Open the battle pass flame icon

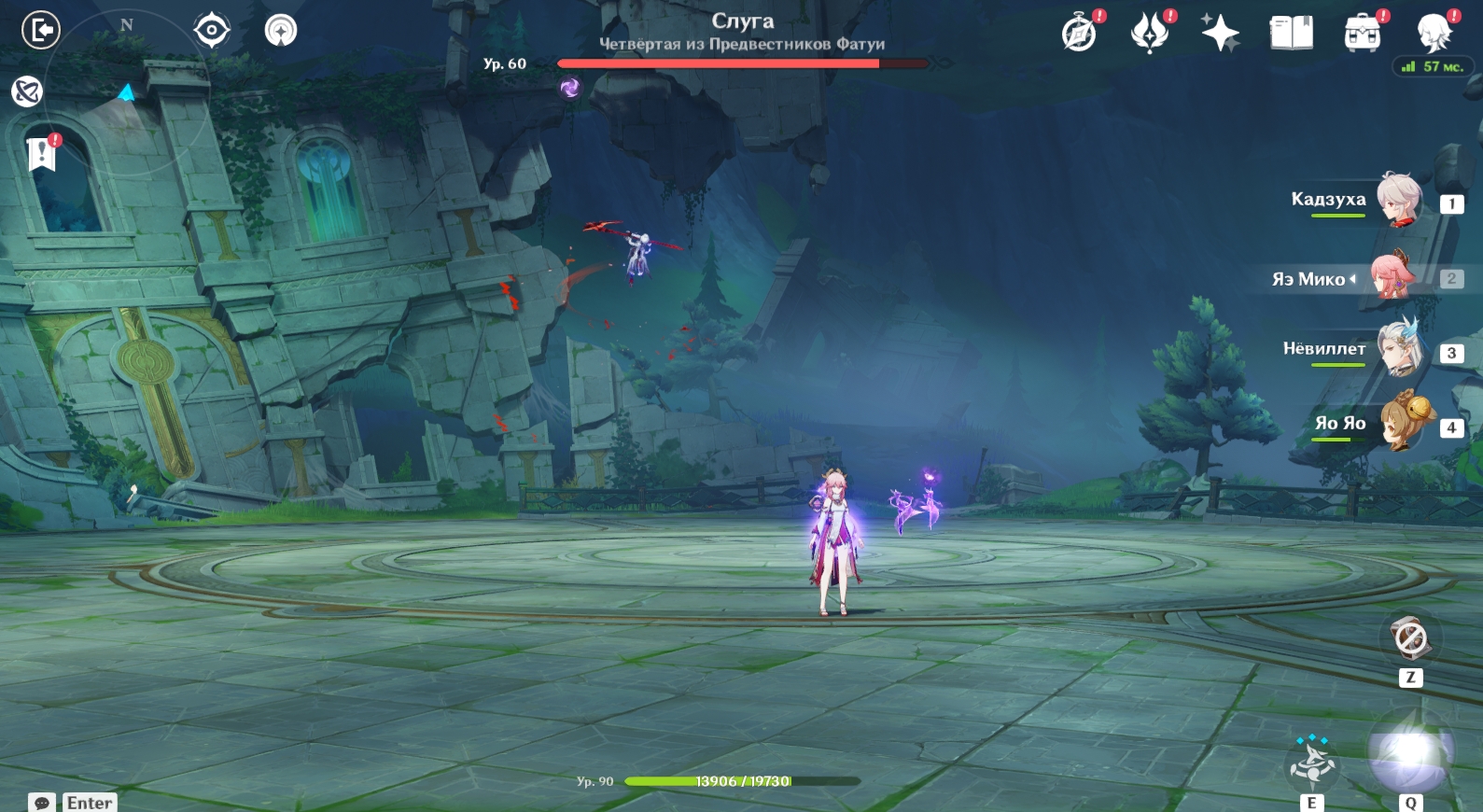point(1150,34)
